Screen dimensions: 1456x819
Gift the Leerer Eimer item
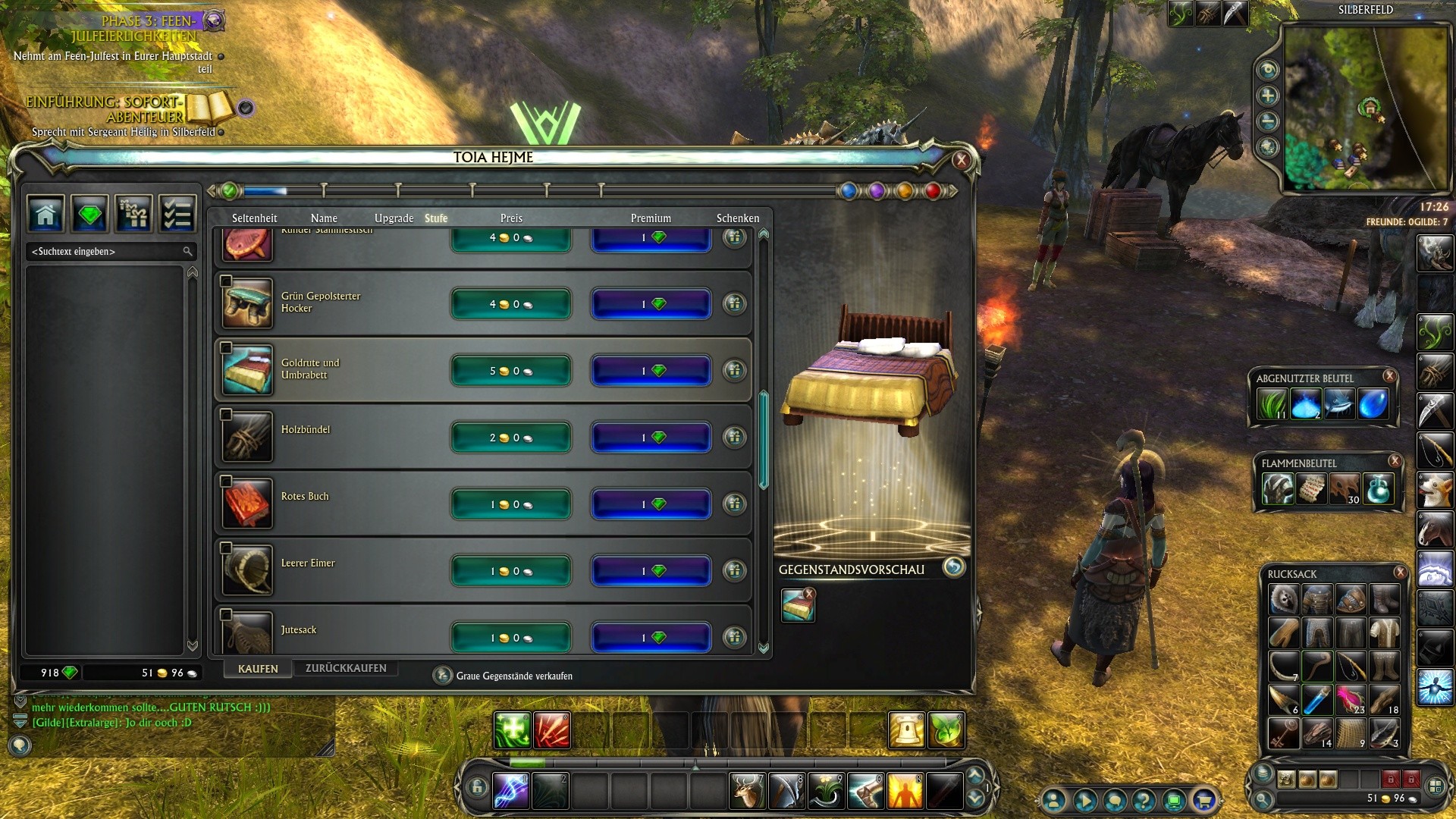[x=734, y=570]
